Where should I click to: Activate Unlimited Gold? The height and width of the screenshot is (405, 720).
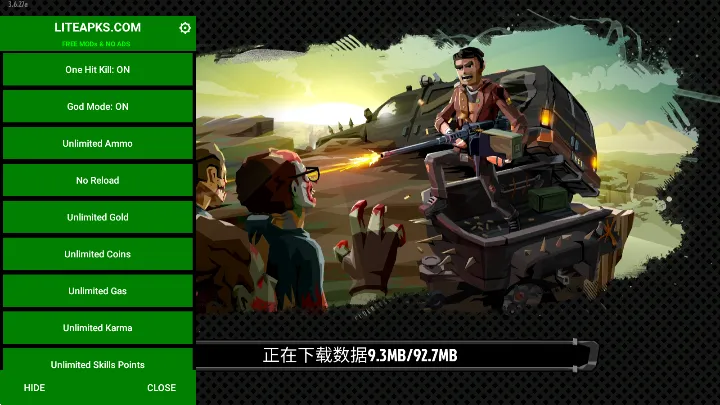(x=98, y=217)
